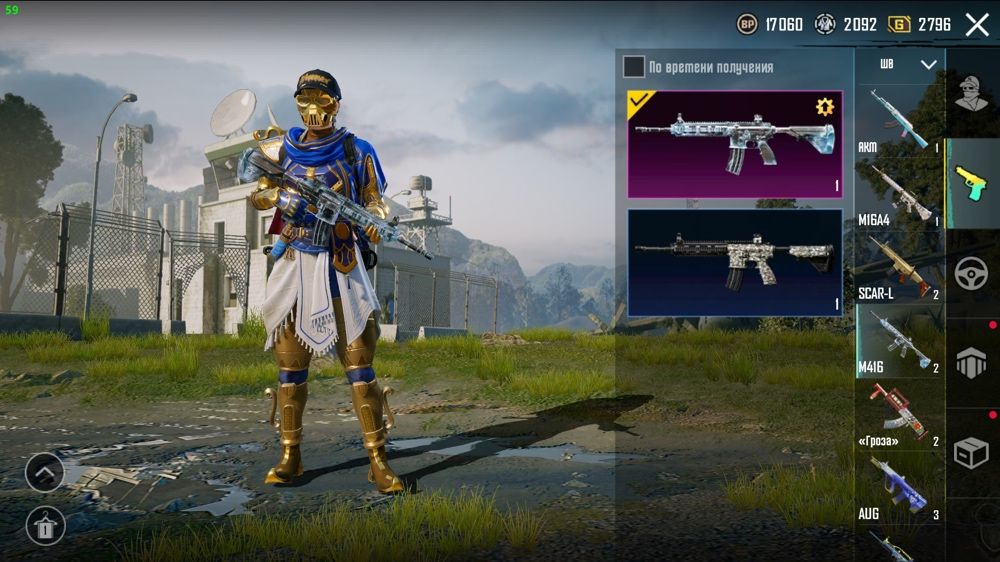This screenshot has height=562, width=1000.
Task: Switch to the character outfit tab
Action: [971, 95]
